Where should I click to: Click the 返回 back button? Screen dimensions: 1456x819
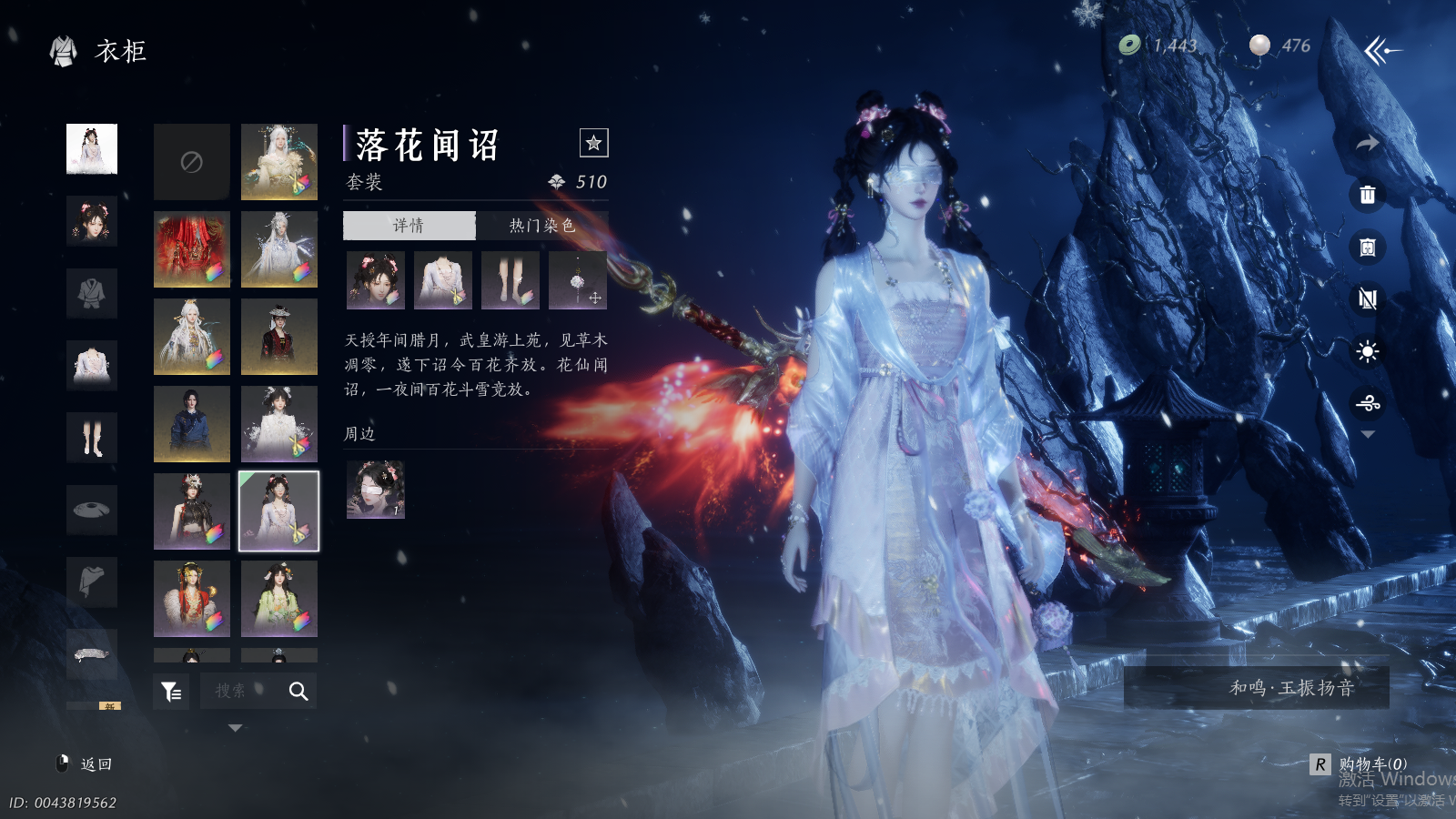point(86,764)
